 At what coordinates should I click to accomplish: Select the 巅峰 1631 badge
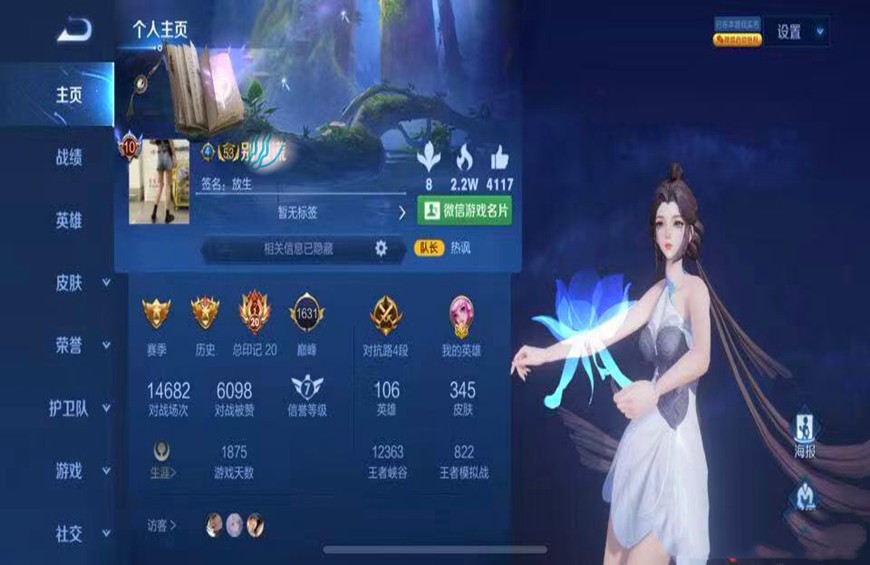click(307, 314)
